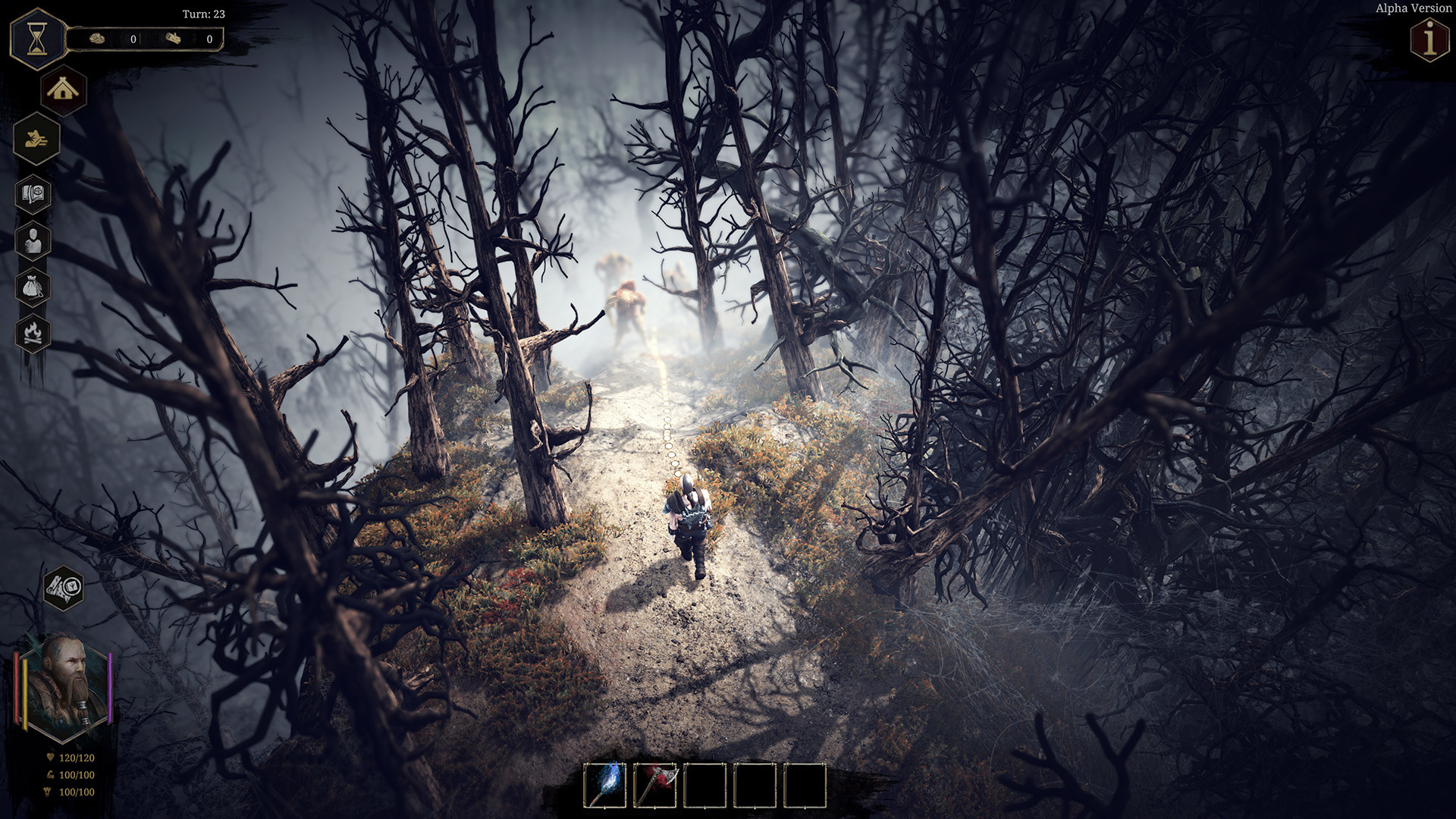Select the campfire rest icon

click(x=33, y=334)
